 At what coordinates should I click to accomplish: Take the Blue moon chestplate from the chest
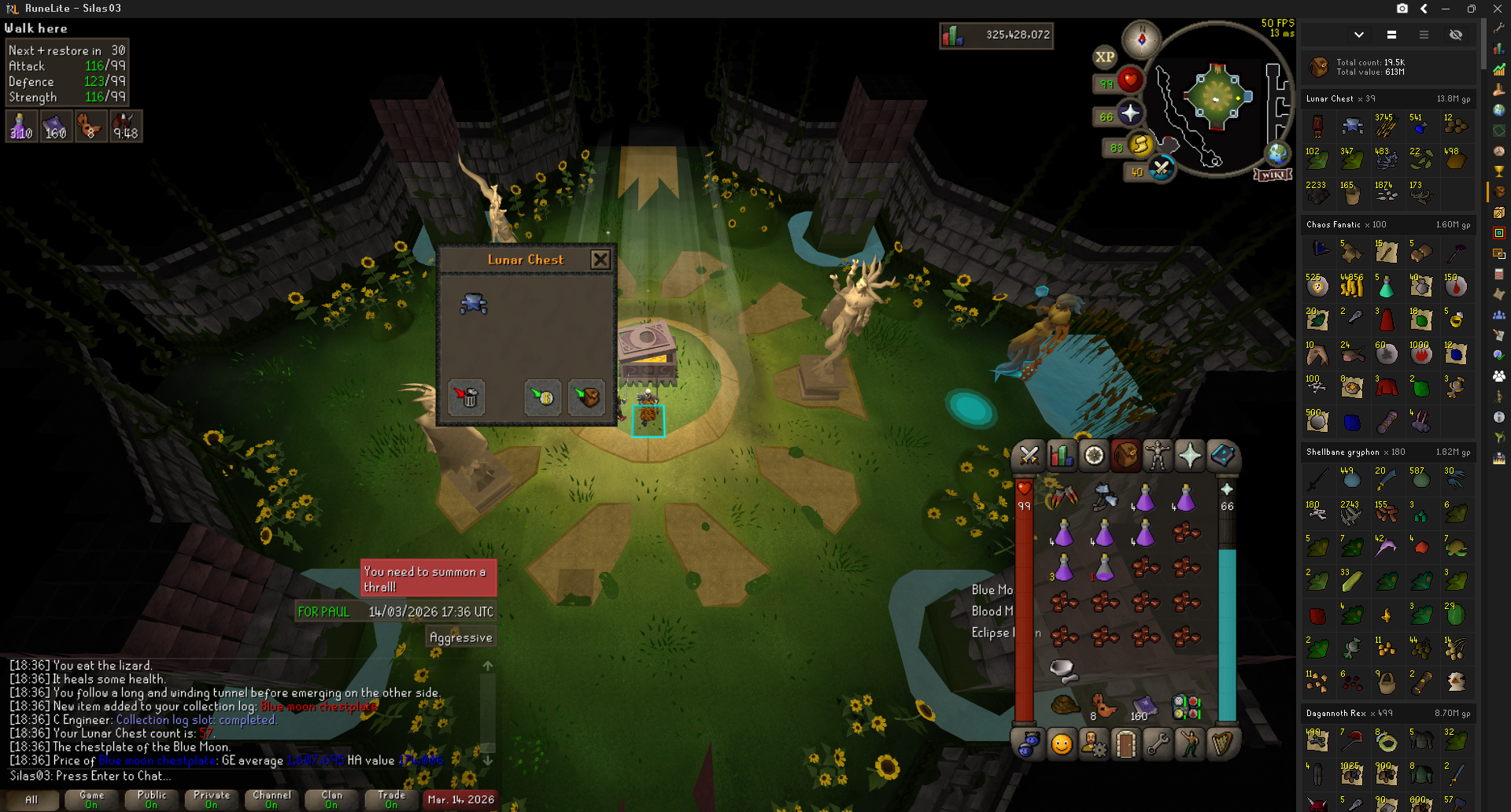click(474, 304)
